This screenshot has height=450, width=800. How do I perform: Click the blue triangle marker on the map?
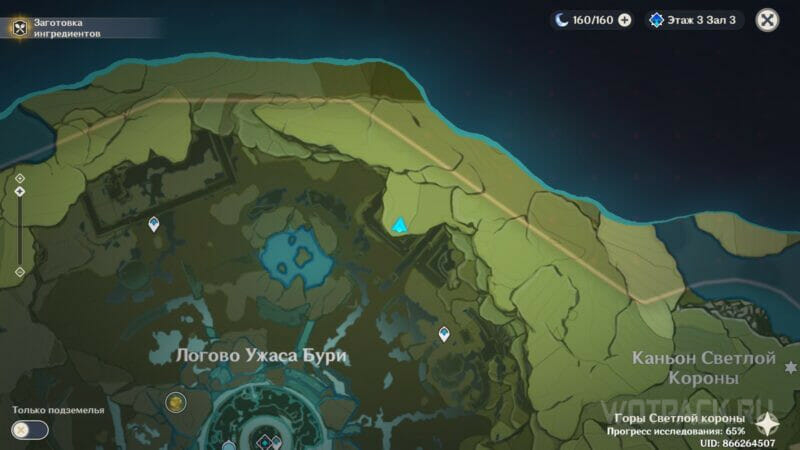400,226
